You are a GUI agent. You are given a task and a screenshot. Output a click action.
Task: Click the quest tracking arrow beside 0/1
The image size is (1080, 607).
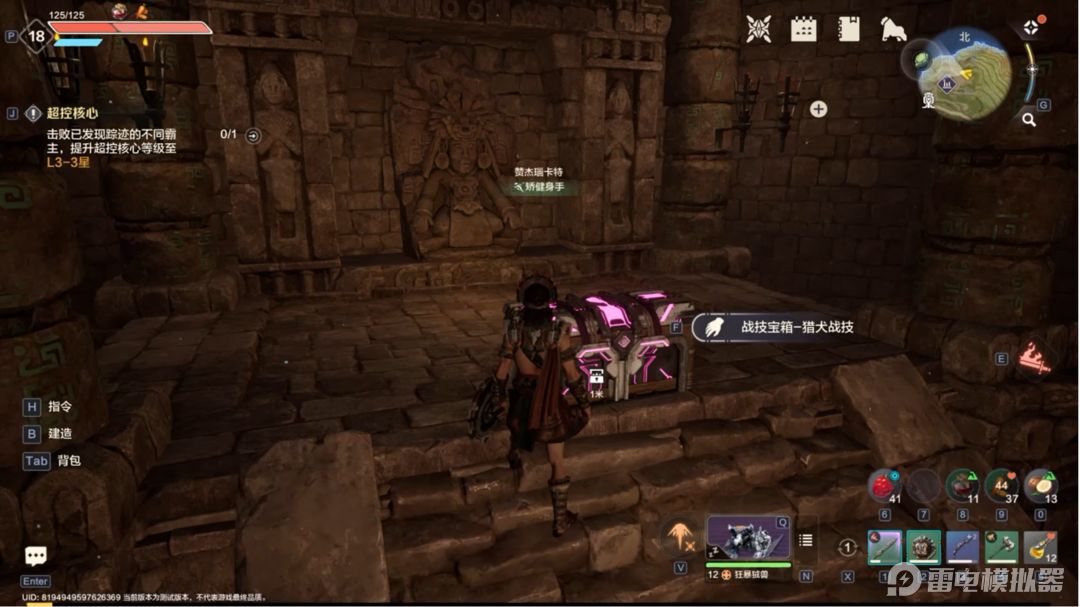tap(253, 135)
